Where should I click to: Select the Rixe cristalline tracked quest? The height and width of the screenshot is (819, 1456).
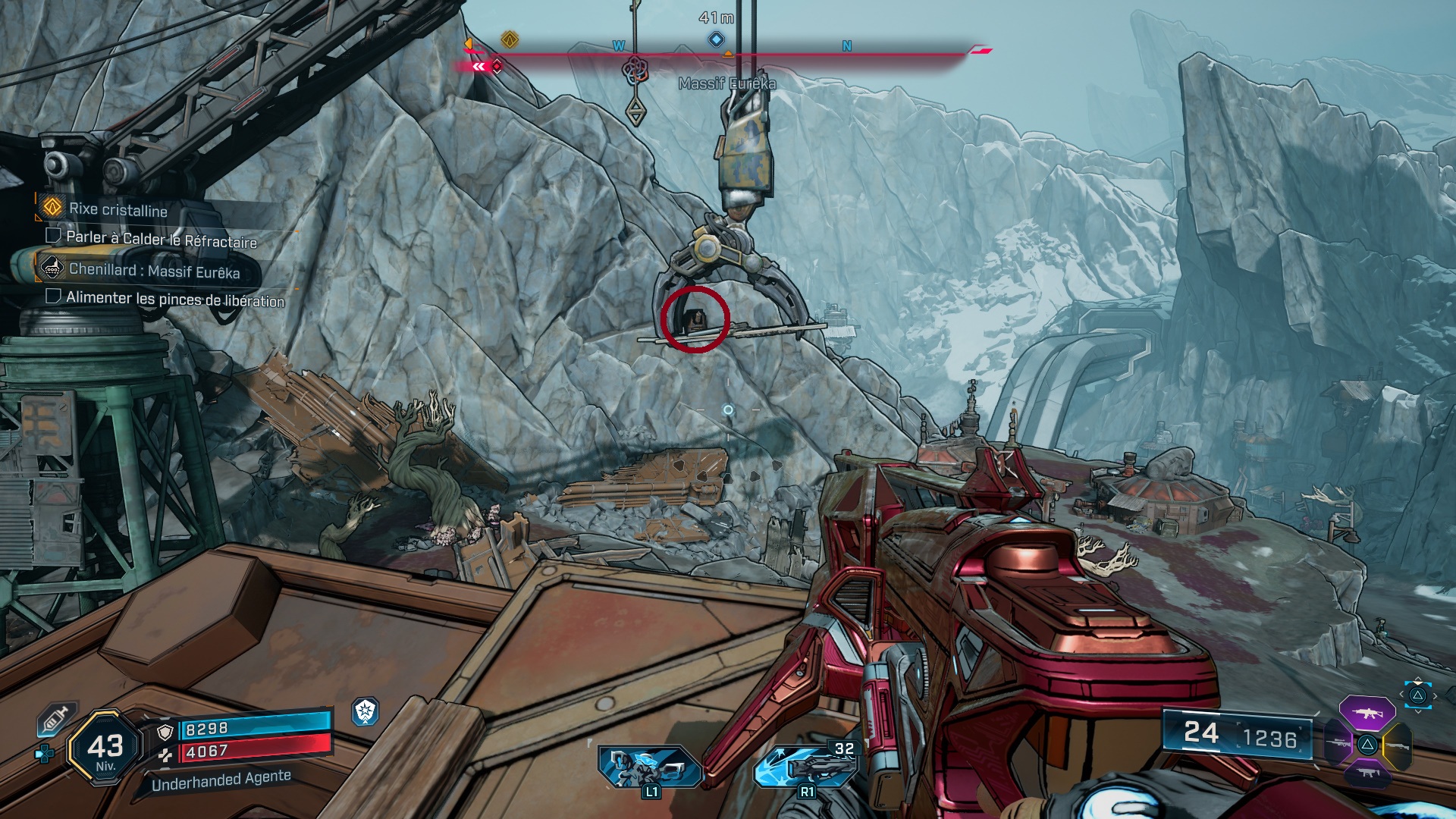(118, 209)
